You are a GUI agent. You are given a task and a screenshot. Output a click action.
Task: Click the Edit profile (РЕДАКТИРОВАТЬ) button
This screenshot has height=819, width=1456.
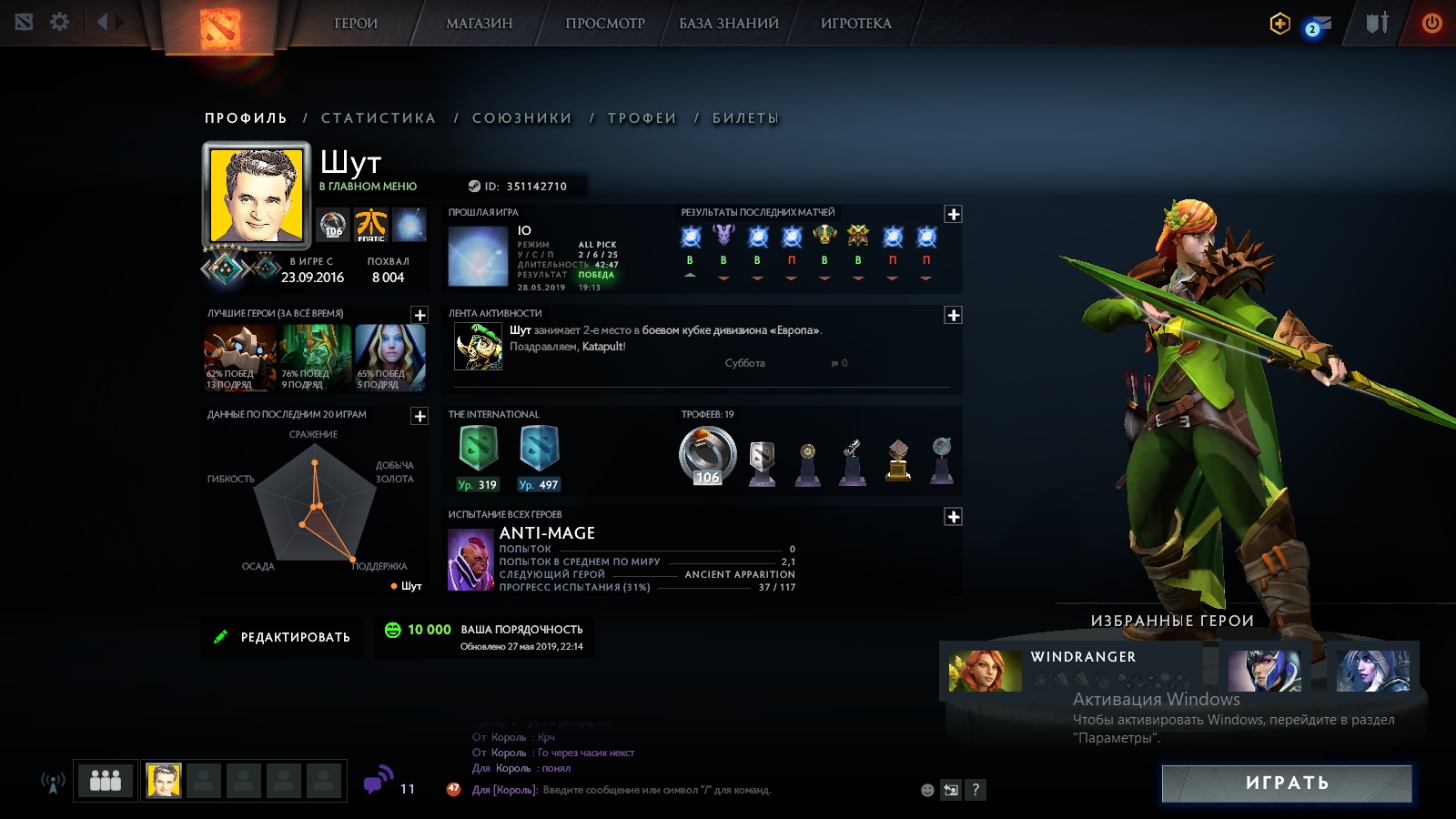point(282,637)
